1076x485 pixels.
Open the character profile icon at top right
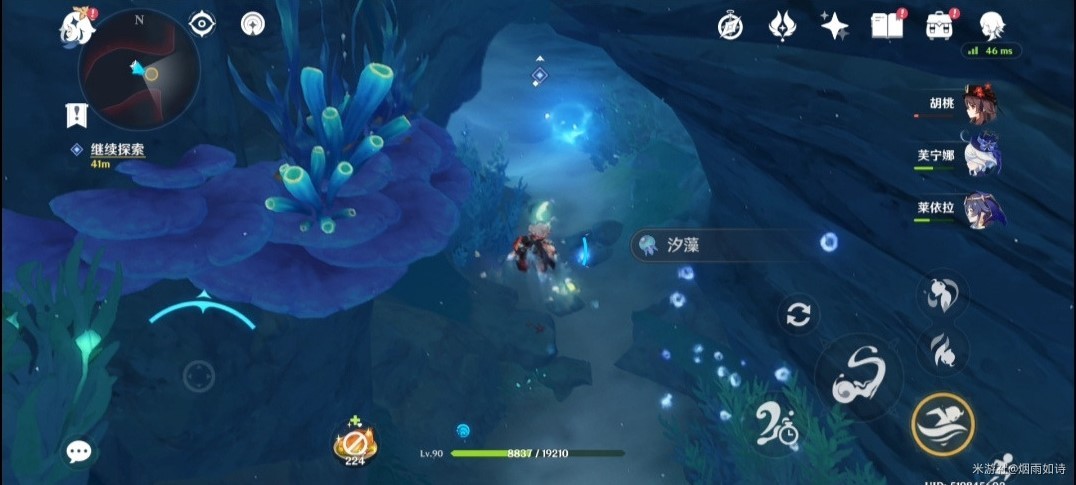(990, 26)
